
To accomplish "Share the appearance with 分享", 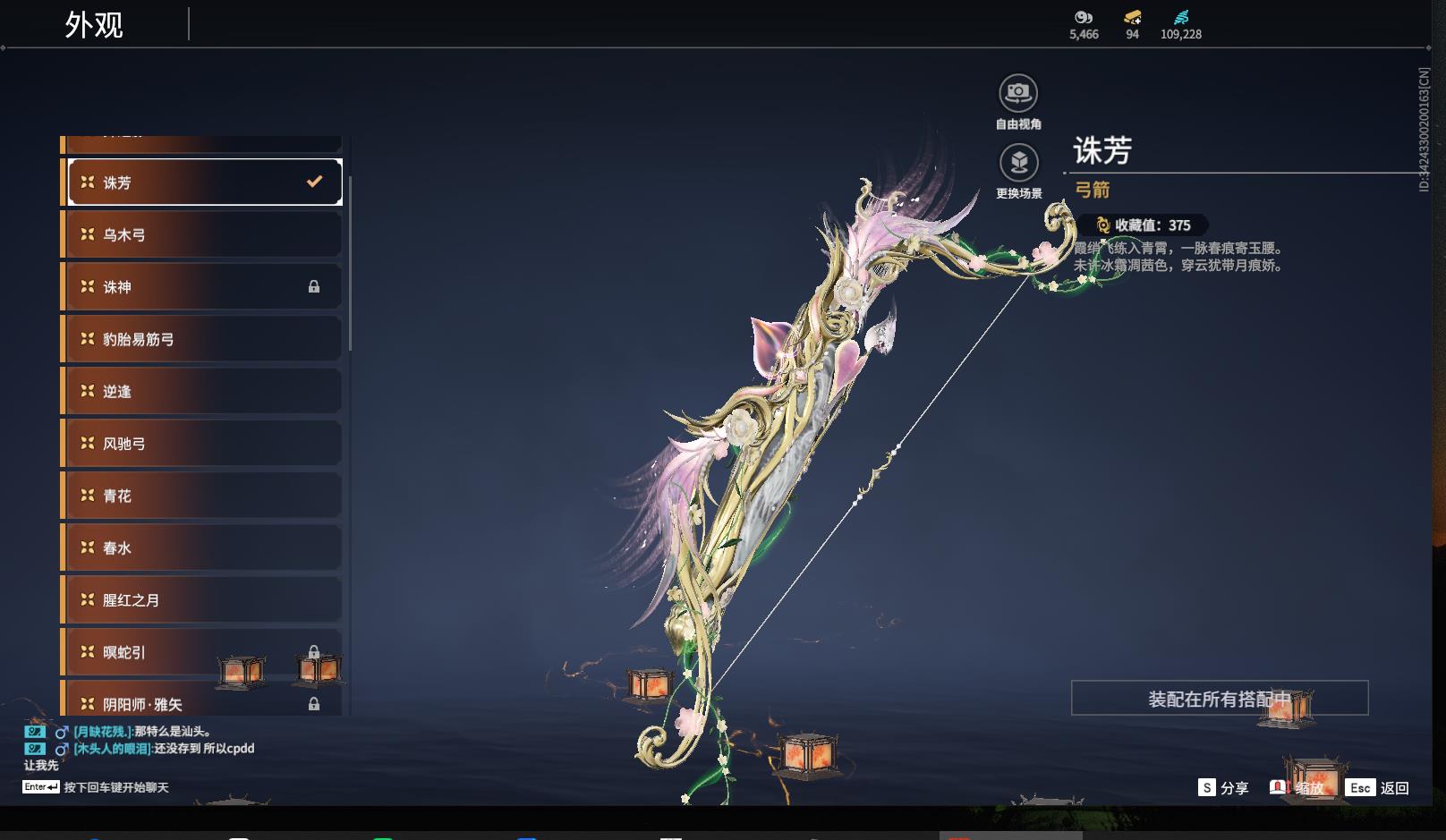I will tap(1223, 788).
